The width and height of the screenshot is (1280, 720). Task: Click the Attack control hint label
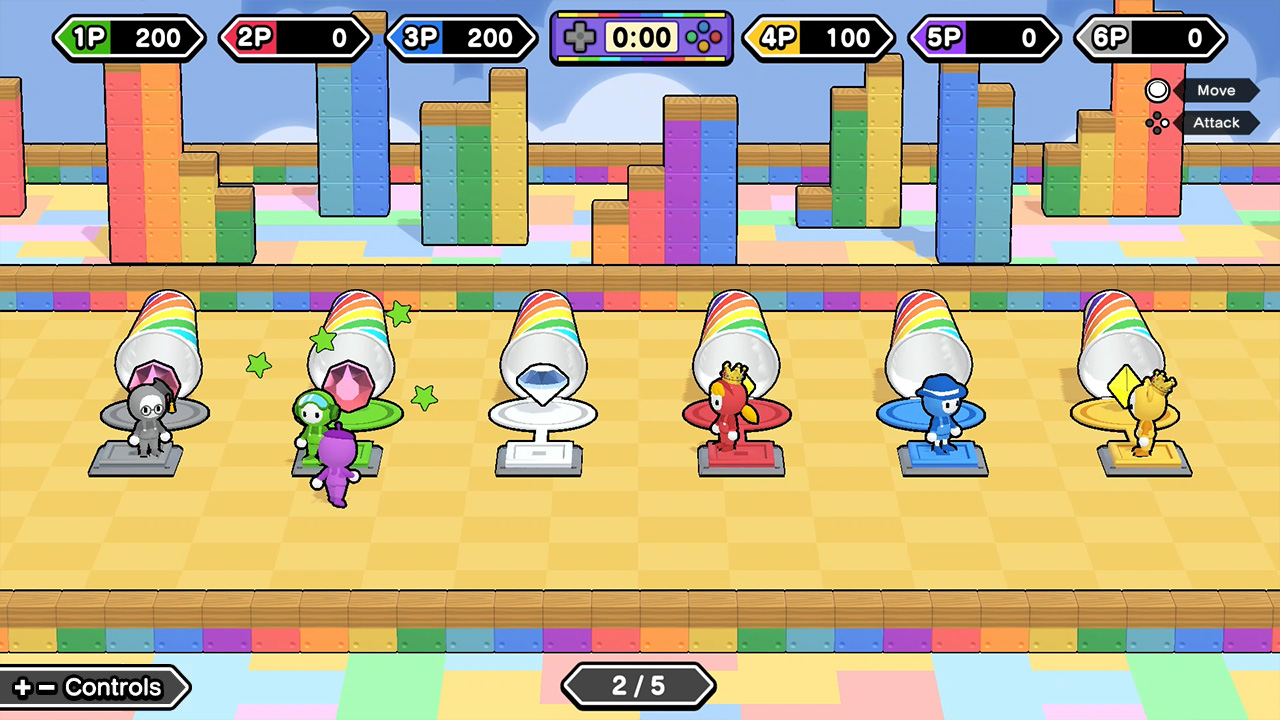tap(1216, 122)
